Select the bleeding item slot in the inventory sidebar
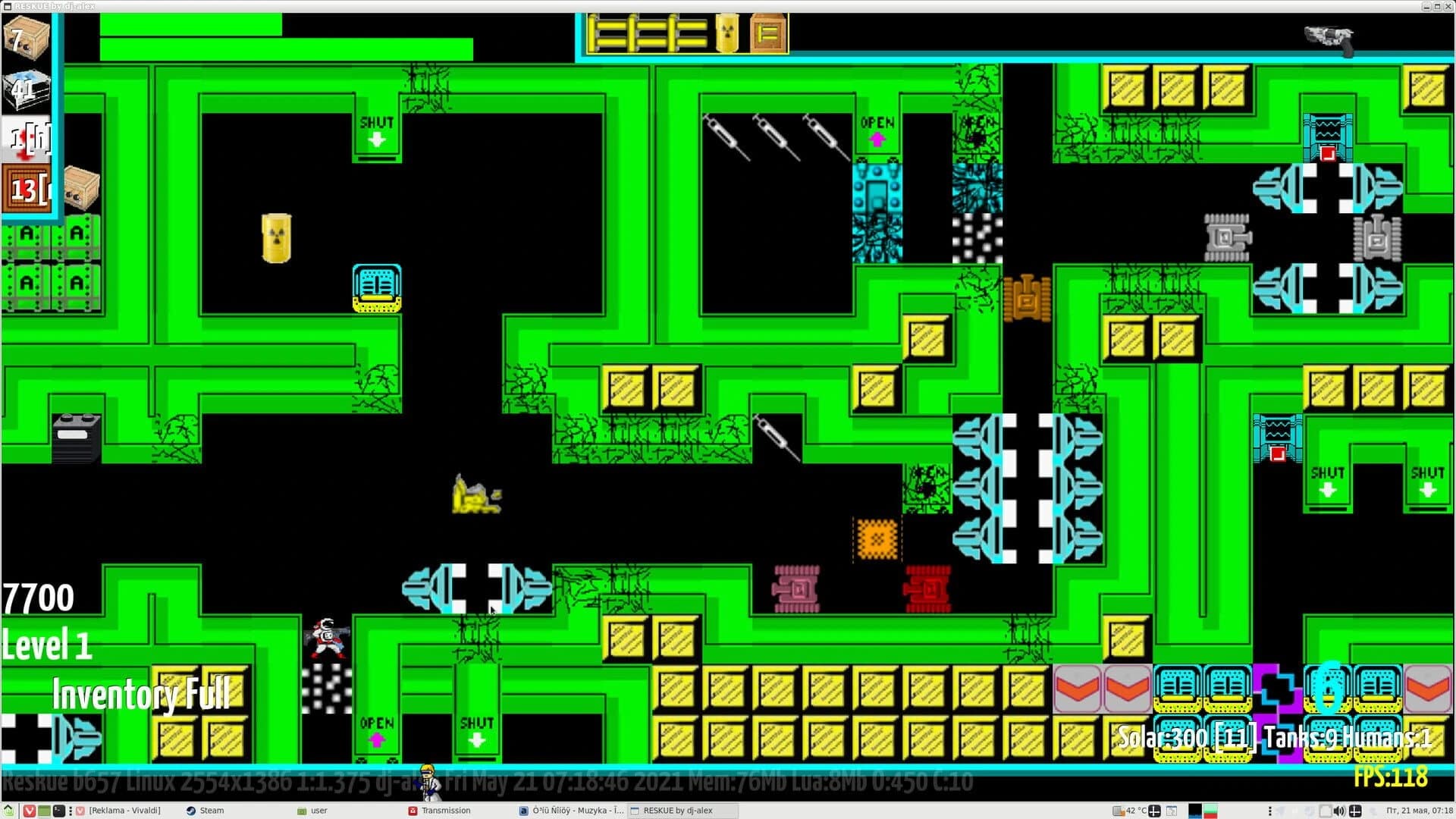1456x819 pixels. 27,139
